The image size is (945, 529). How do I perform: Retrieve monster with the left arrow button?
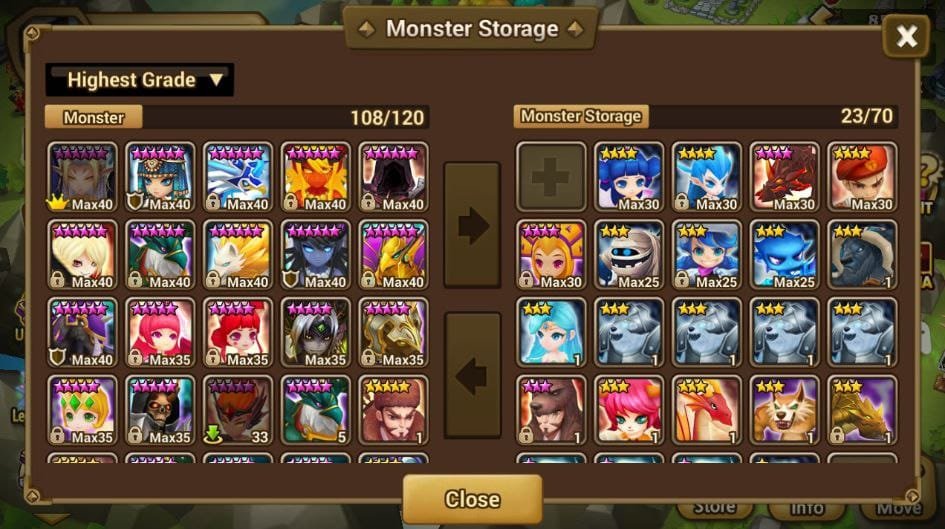[472, 375]
